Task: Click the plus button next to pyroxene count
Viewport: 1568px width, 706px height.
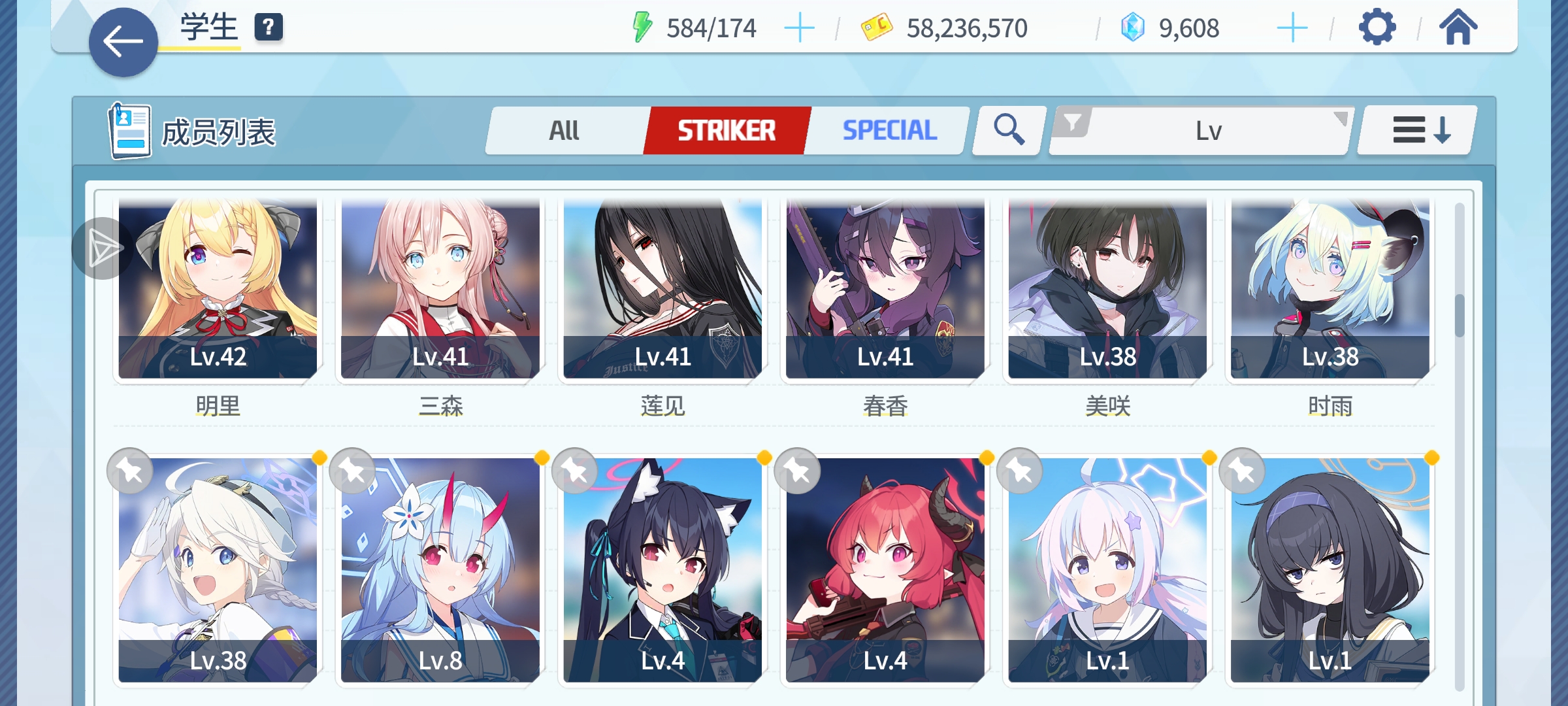Action: 1292,27
